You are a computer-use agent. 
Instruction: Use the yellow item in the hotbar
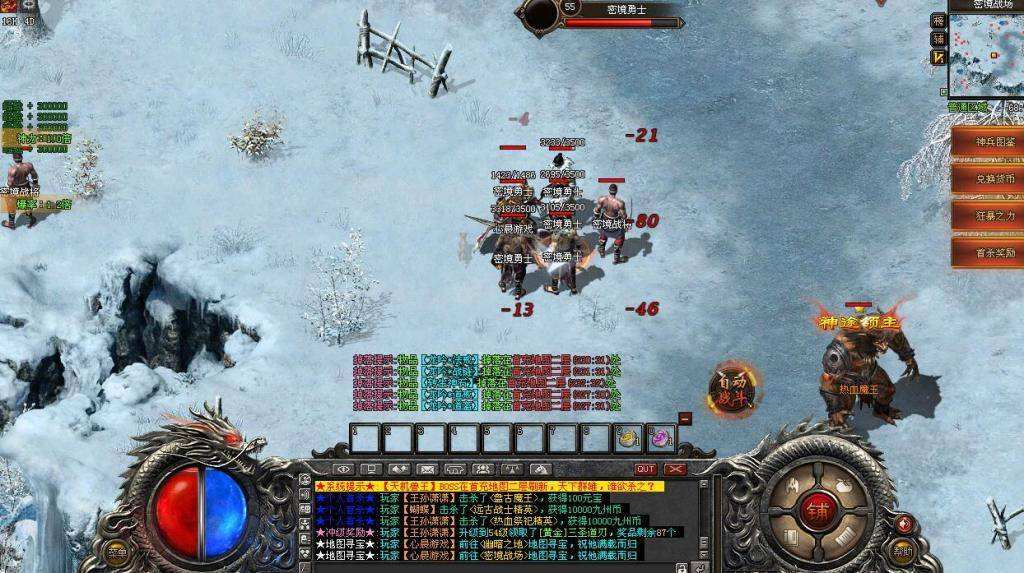point(629,438)
